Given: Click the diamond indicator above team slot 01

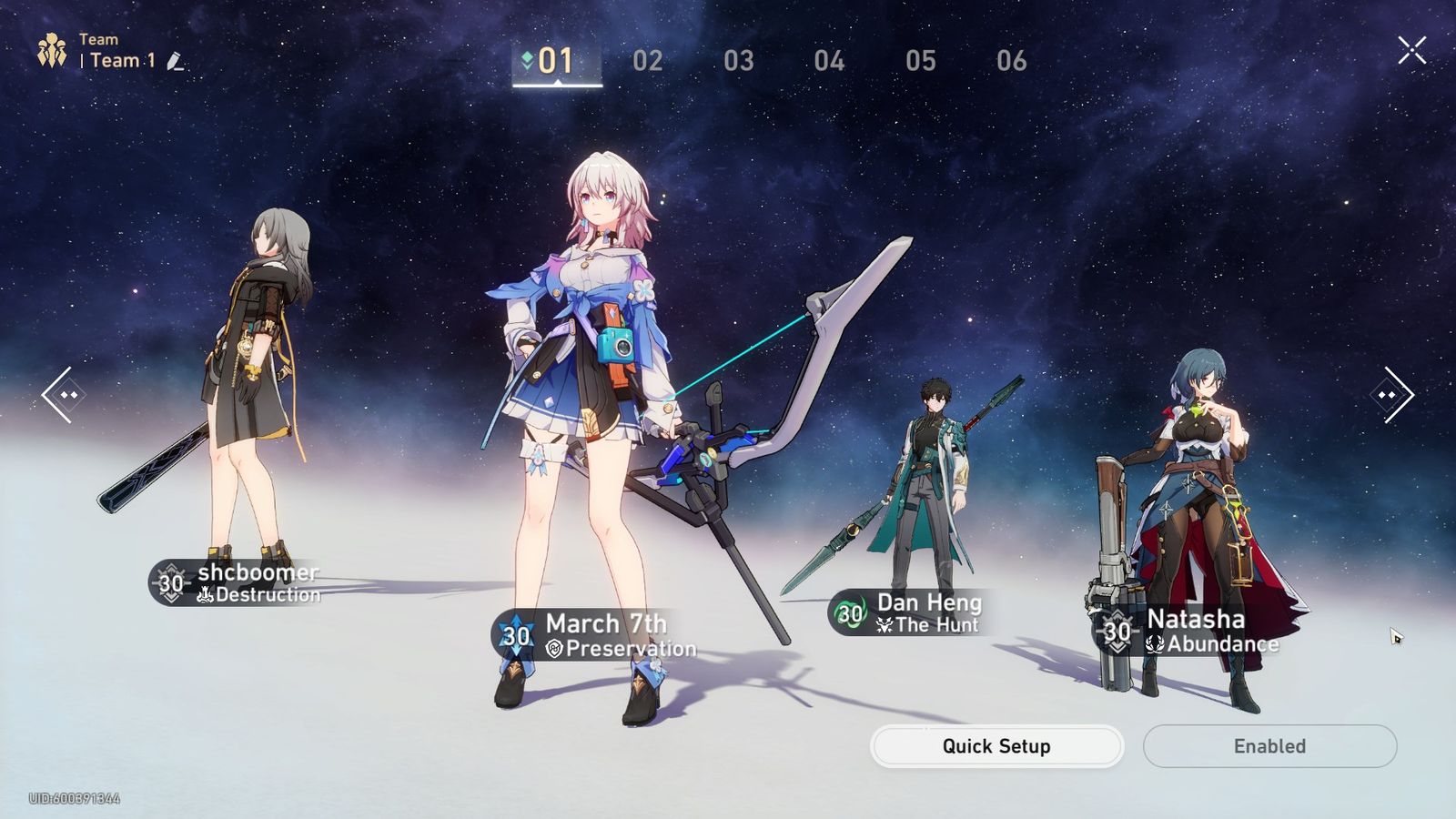Looking at the screenshot, I should pyautogui.click(x=526, y=56).
